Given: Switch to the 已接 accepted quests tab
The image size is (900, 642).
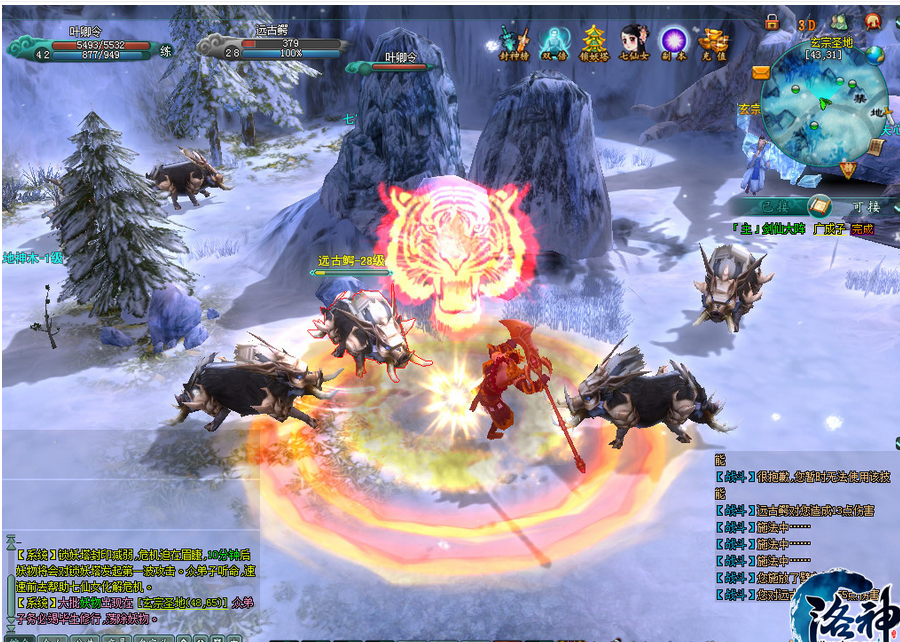Looking at the screenshot, I should 777,205.
